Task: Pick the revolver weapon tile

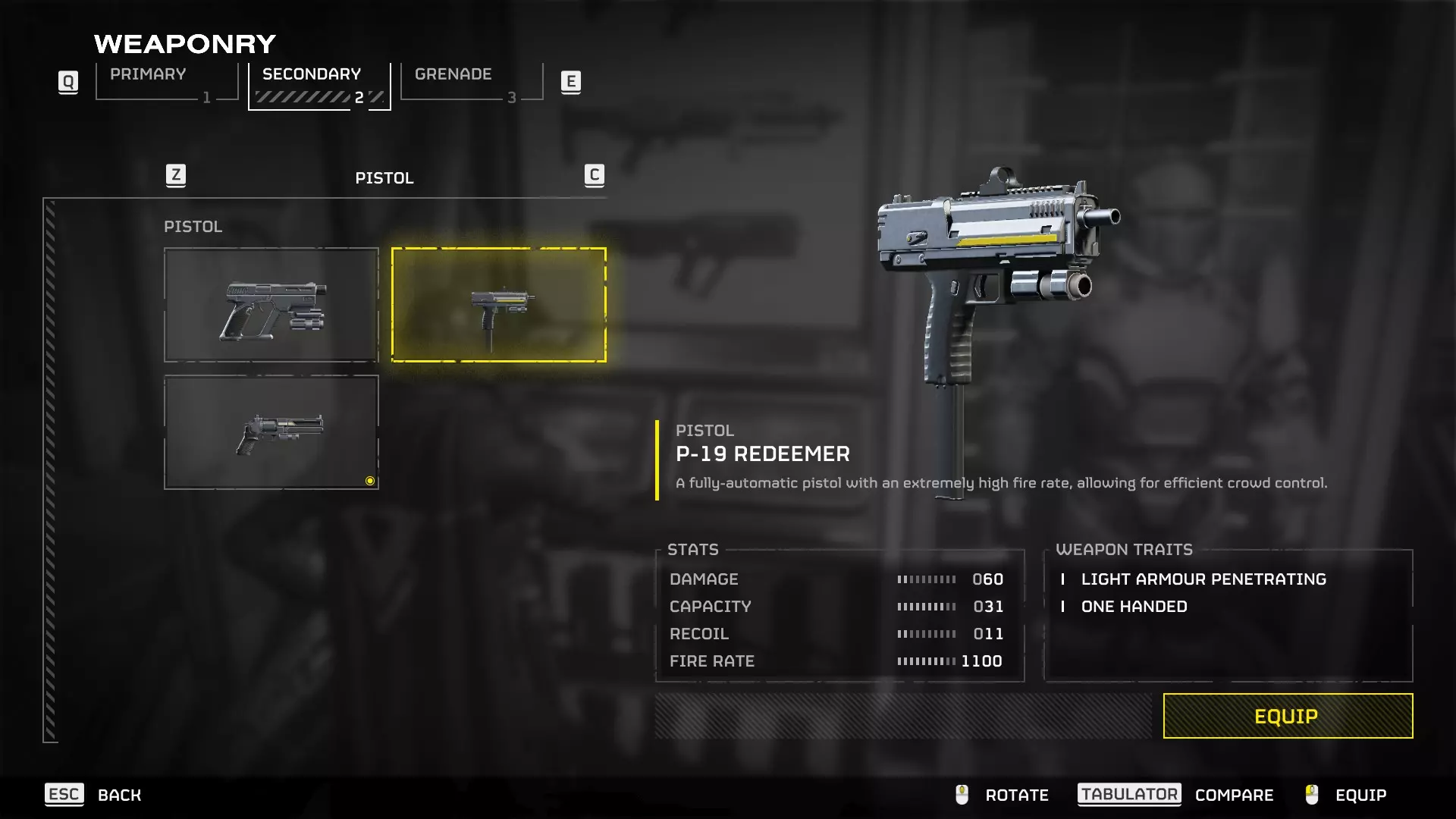Action: pos(271,432)
